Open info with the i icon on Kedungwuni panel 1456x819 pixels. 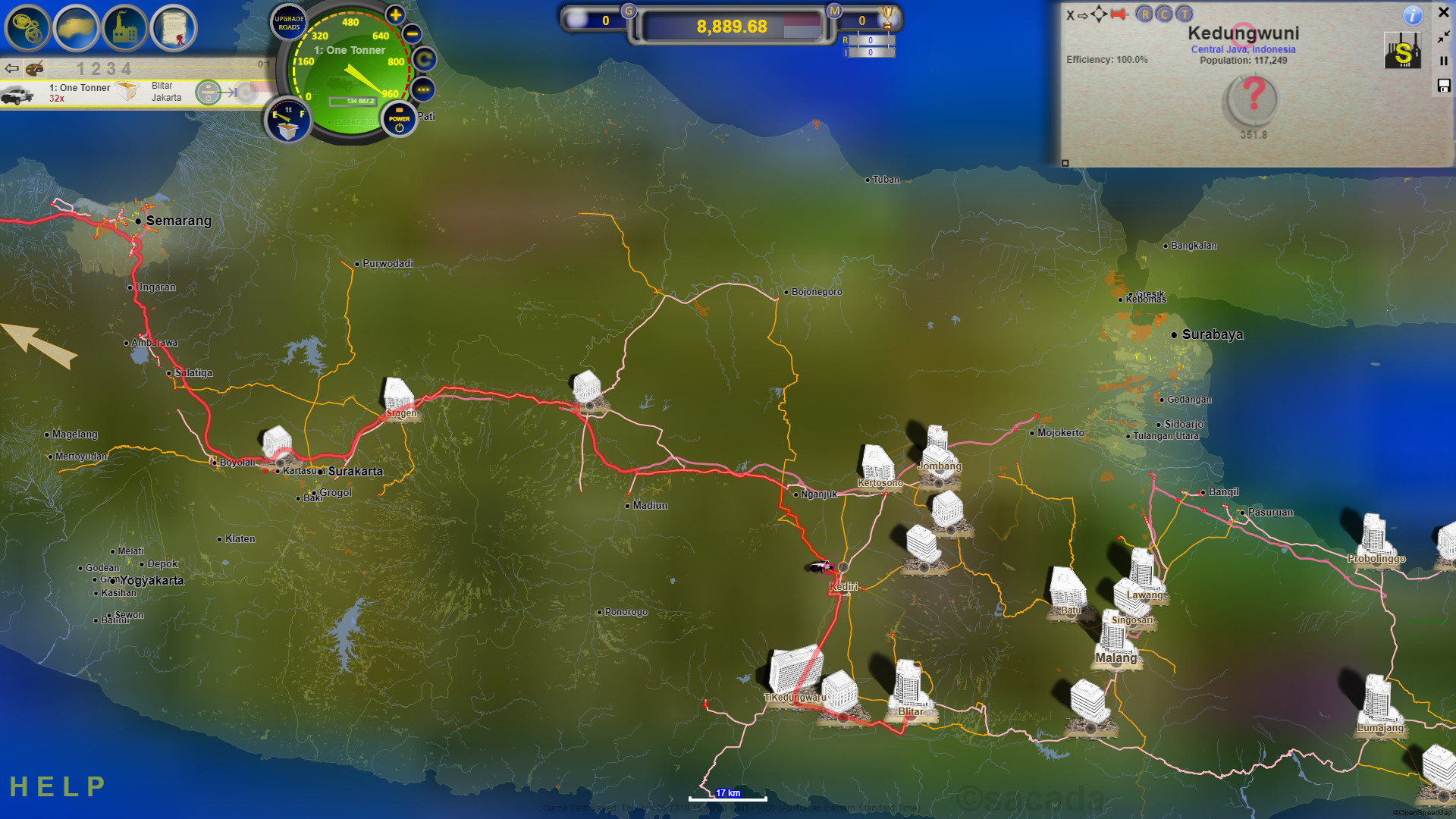point(1413,16)
